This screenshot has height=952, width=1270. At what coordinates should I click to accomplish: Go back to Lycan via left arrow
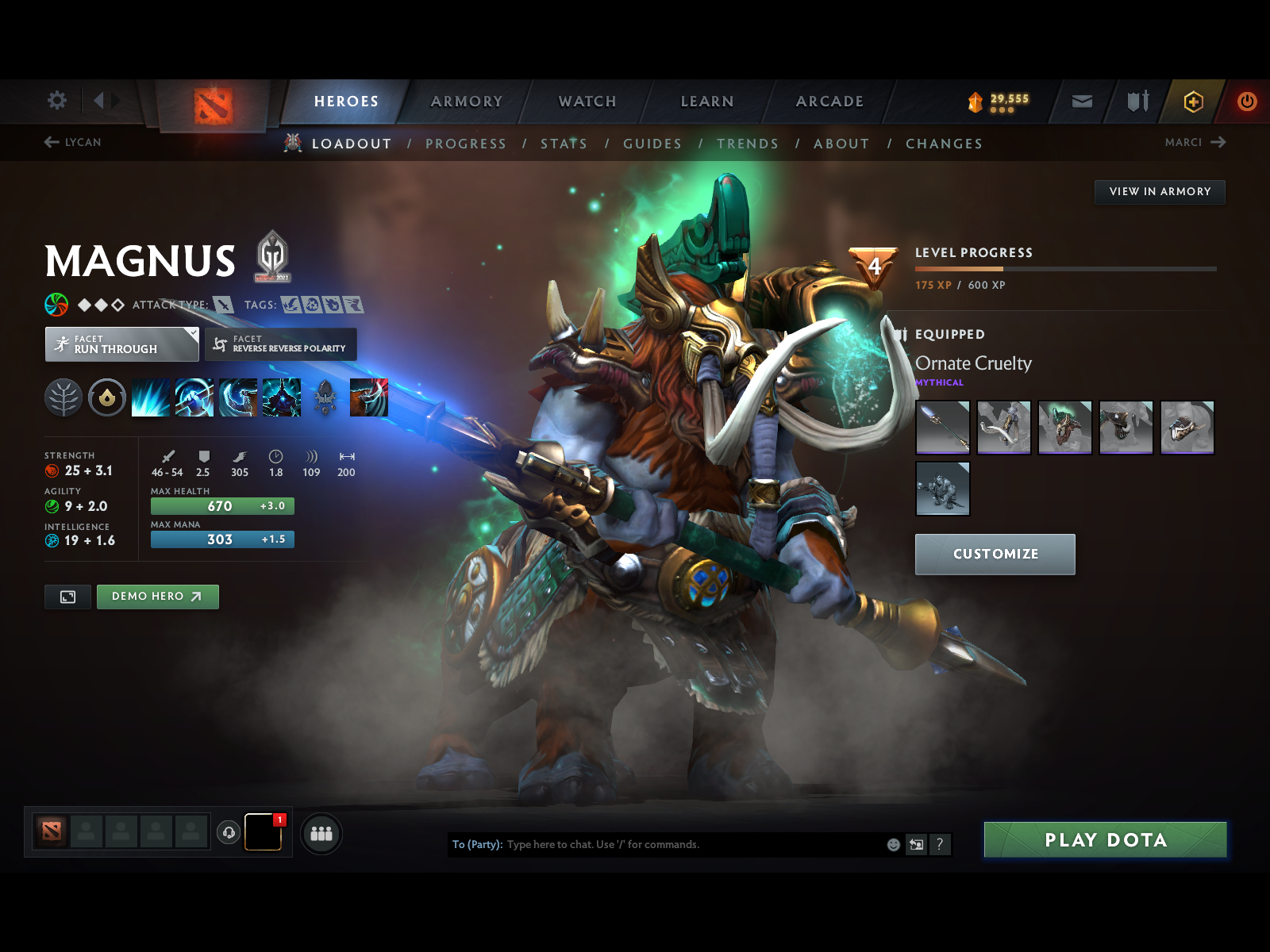point(51,142)
